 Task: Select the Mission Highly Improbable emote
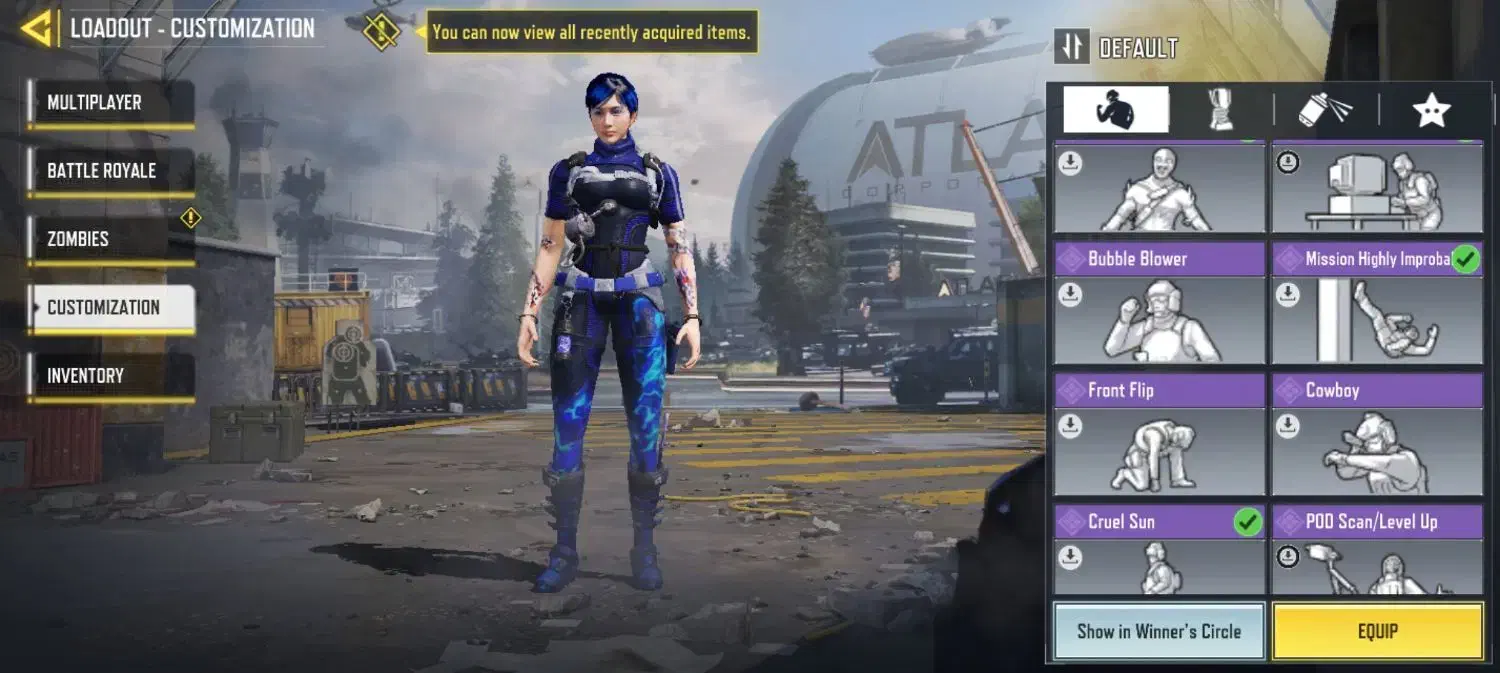[1376, 304]
